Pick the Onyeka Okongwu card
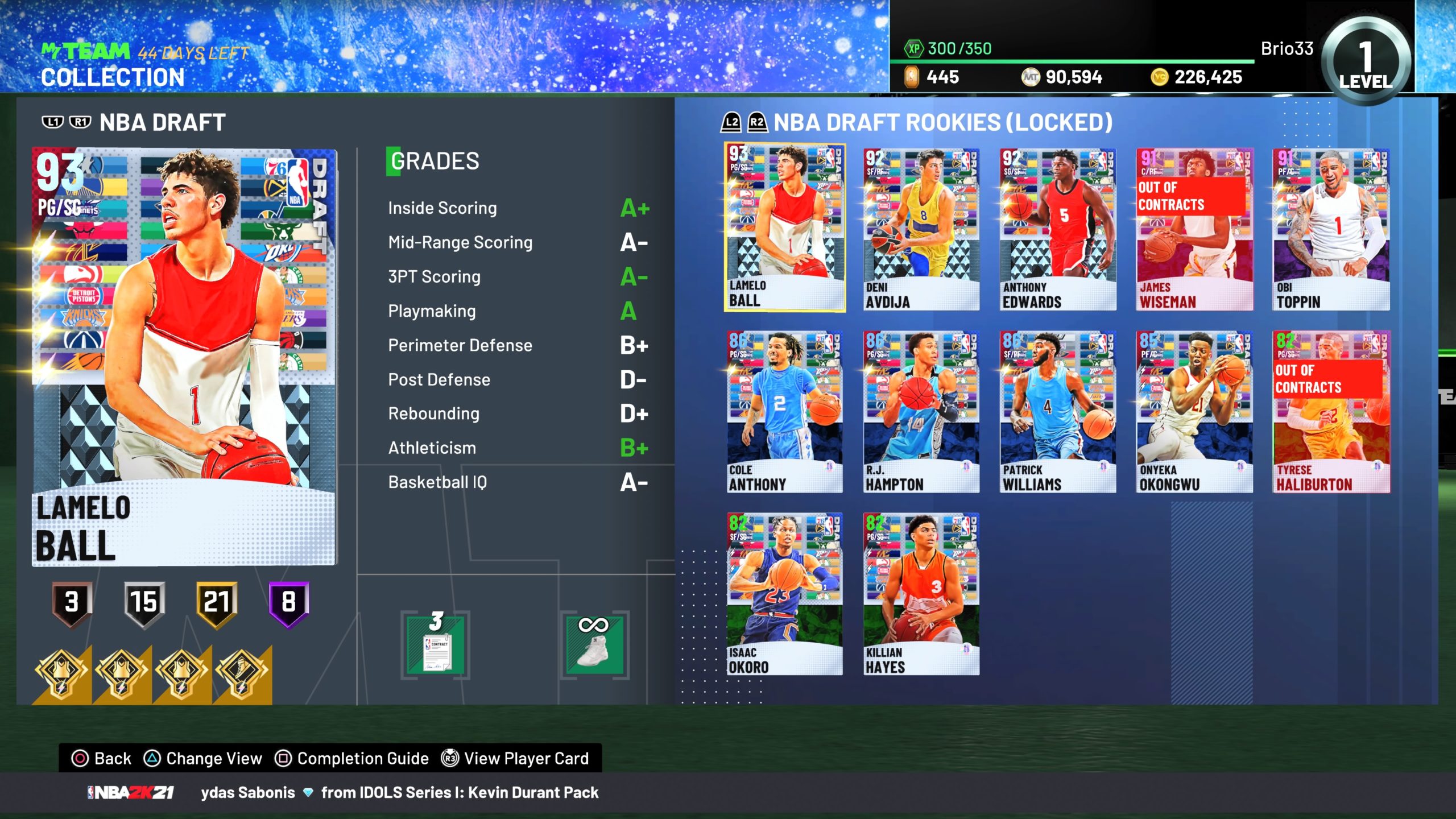1456x819 pixels. (1194, 412)
